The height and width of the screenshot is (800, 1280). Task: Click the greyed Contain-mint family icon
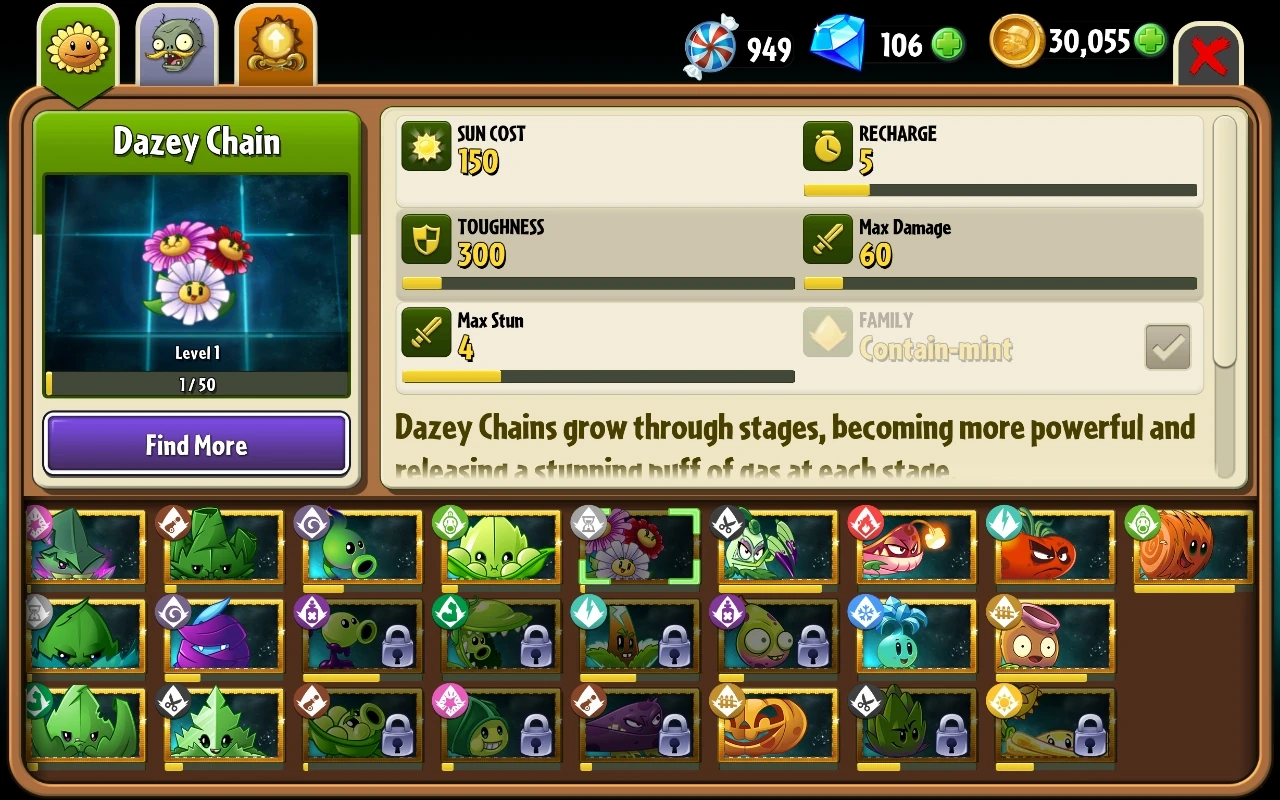(x=827, y=333)
